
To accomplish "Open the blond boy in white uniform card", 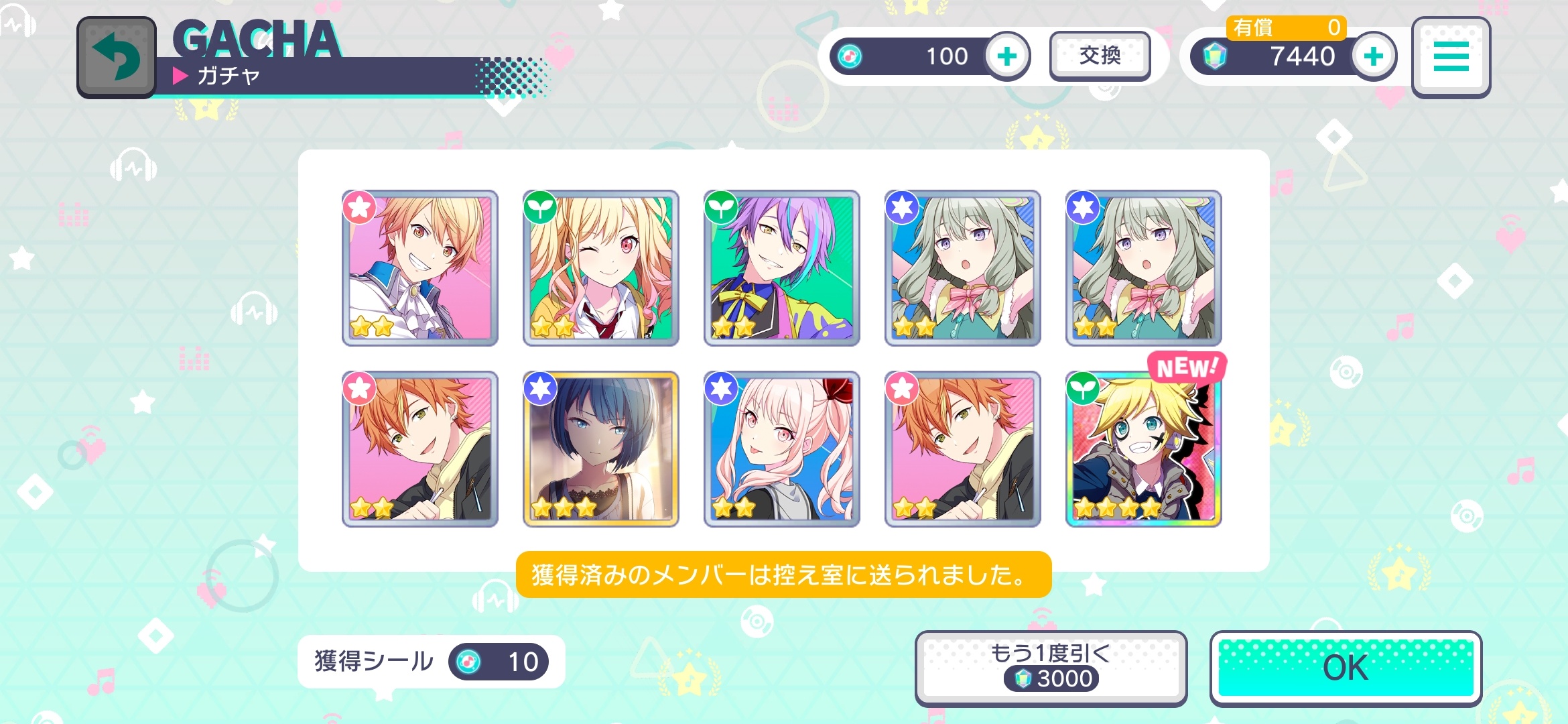I will 419,268.
